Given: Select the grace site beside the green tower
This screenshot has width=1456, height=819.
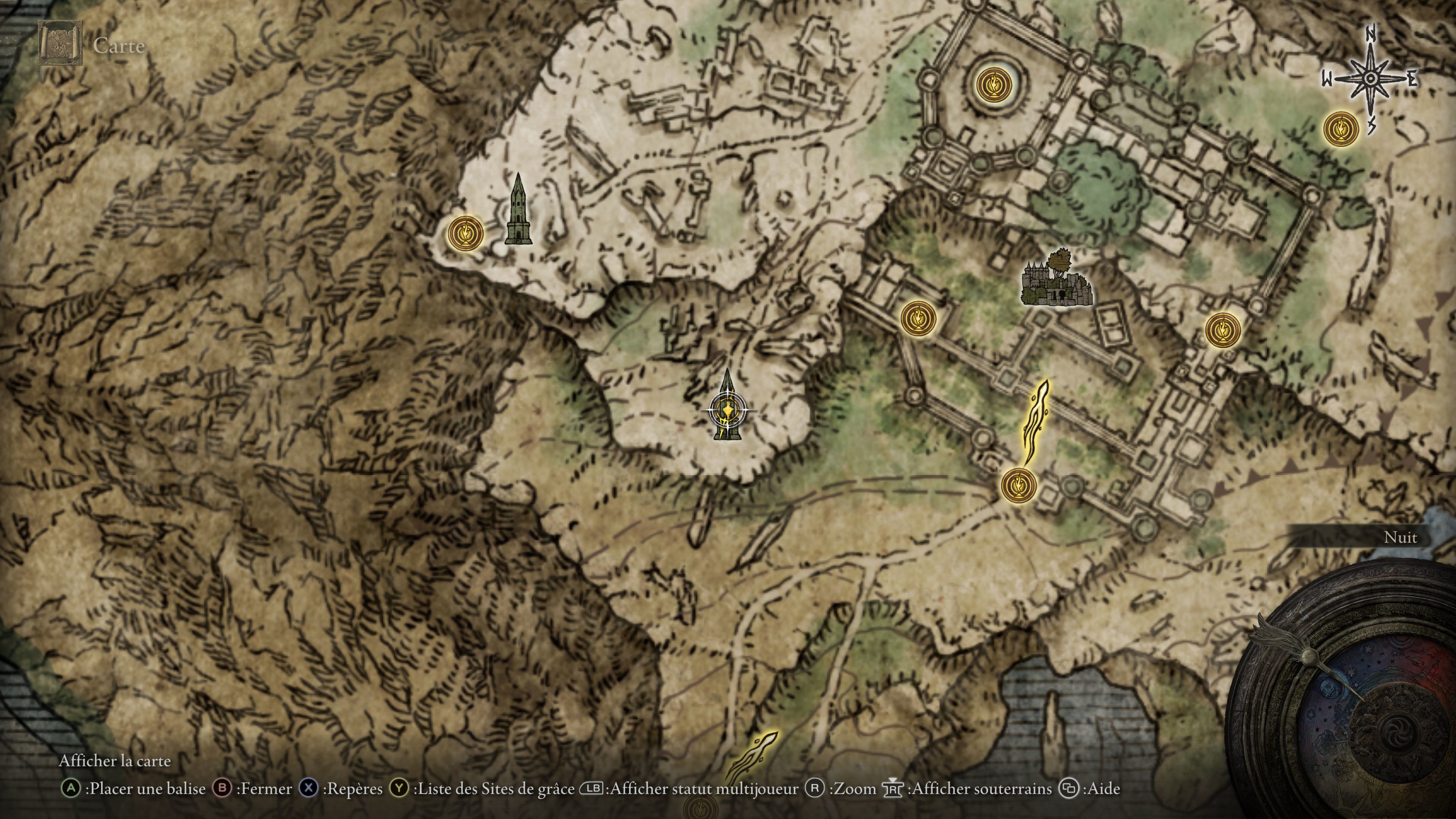Looking at the screenshot, I should coord(465,233).
